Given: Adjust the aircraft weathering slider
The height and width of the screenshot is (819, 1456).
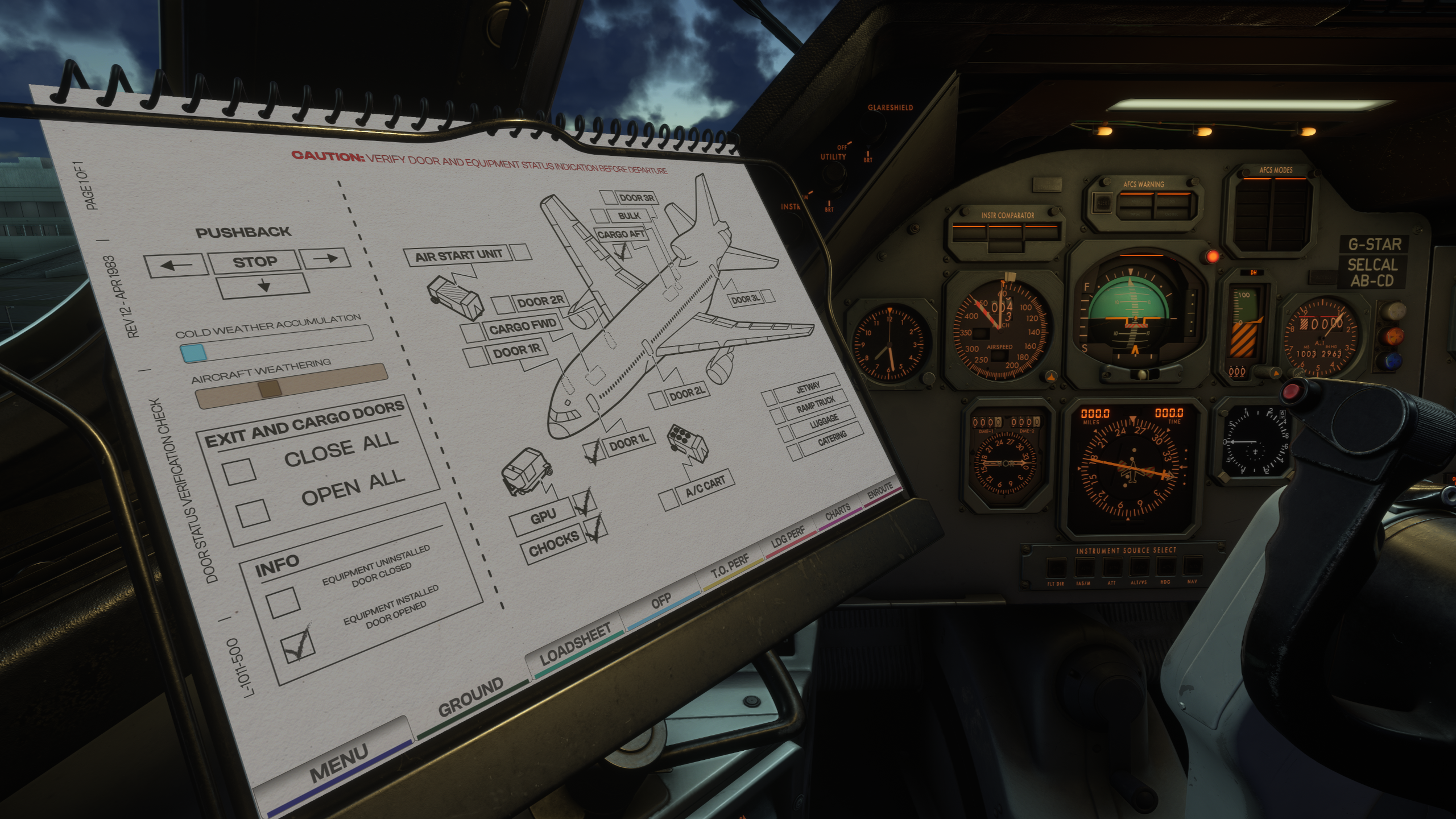Looking at the screenshot, I should pos(270,389).
